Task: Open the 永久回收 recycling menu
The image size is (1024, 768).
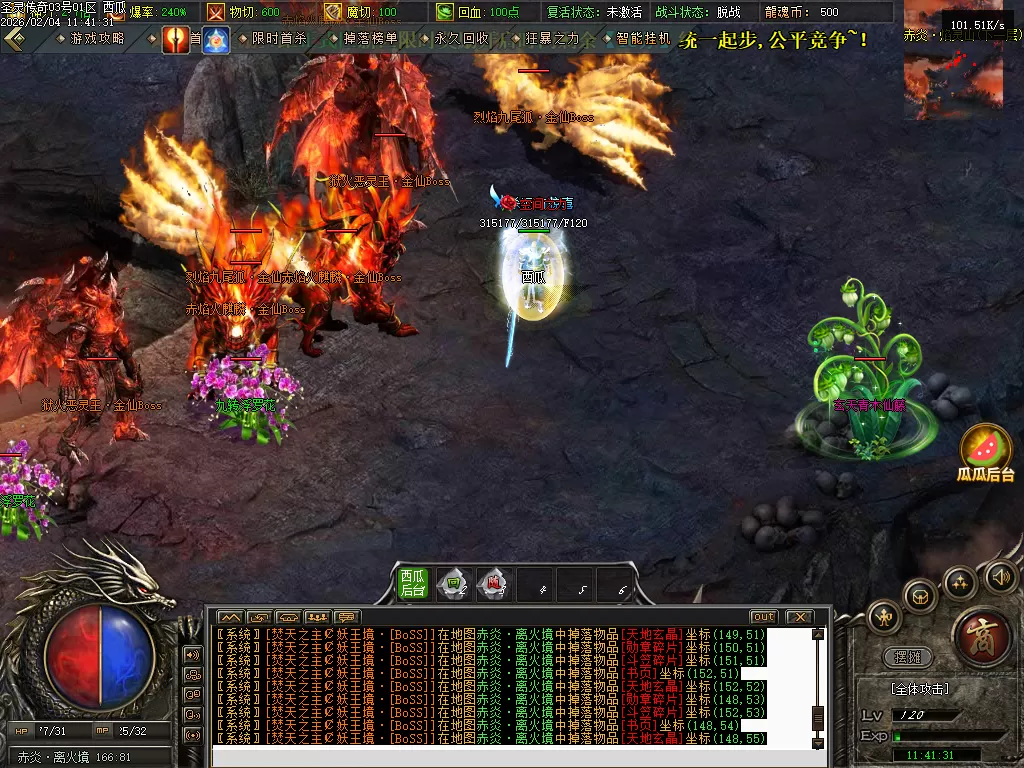Action: (460, 39)
